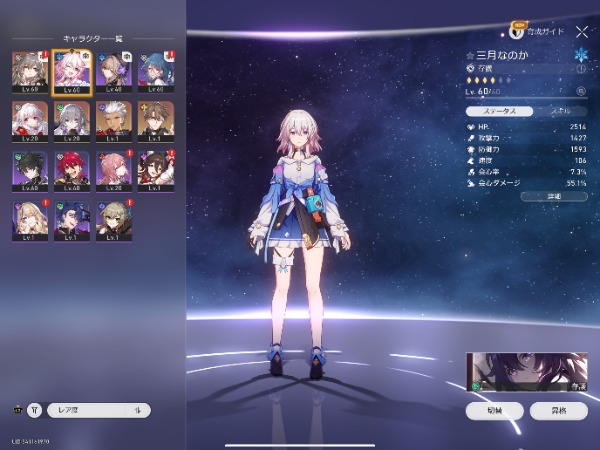Open the レア度 sort dropdown
Viewport: 600px width, 450px height.
(x=98, y=410)
